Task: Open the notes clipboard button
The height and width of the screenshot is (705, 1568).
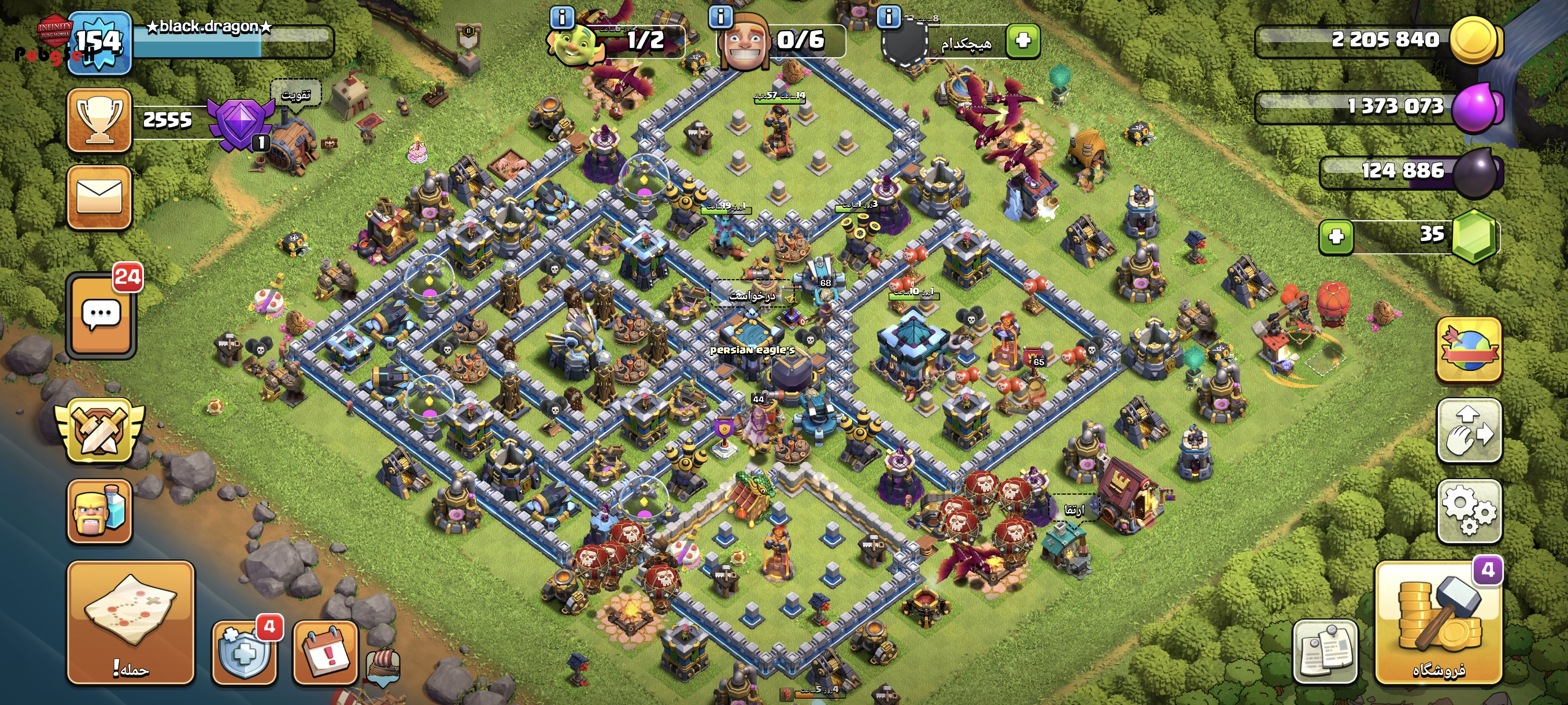Action: 1325,652
